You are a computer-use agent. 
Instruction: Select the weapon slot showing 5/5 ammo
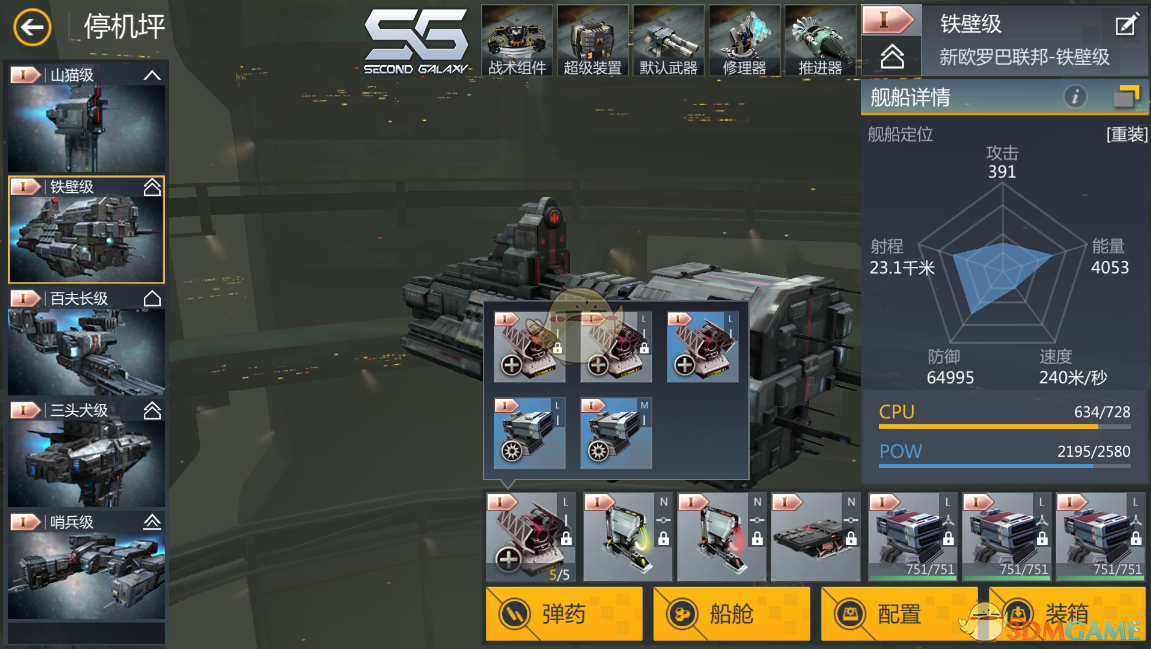click(x=530, y=537)
